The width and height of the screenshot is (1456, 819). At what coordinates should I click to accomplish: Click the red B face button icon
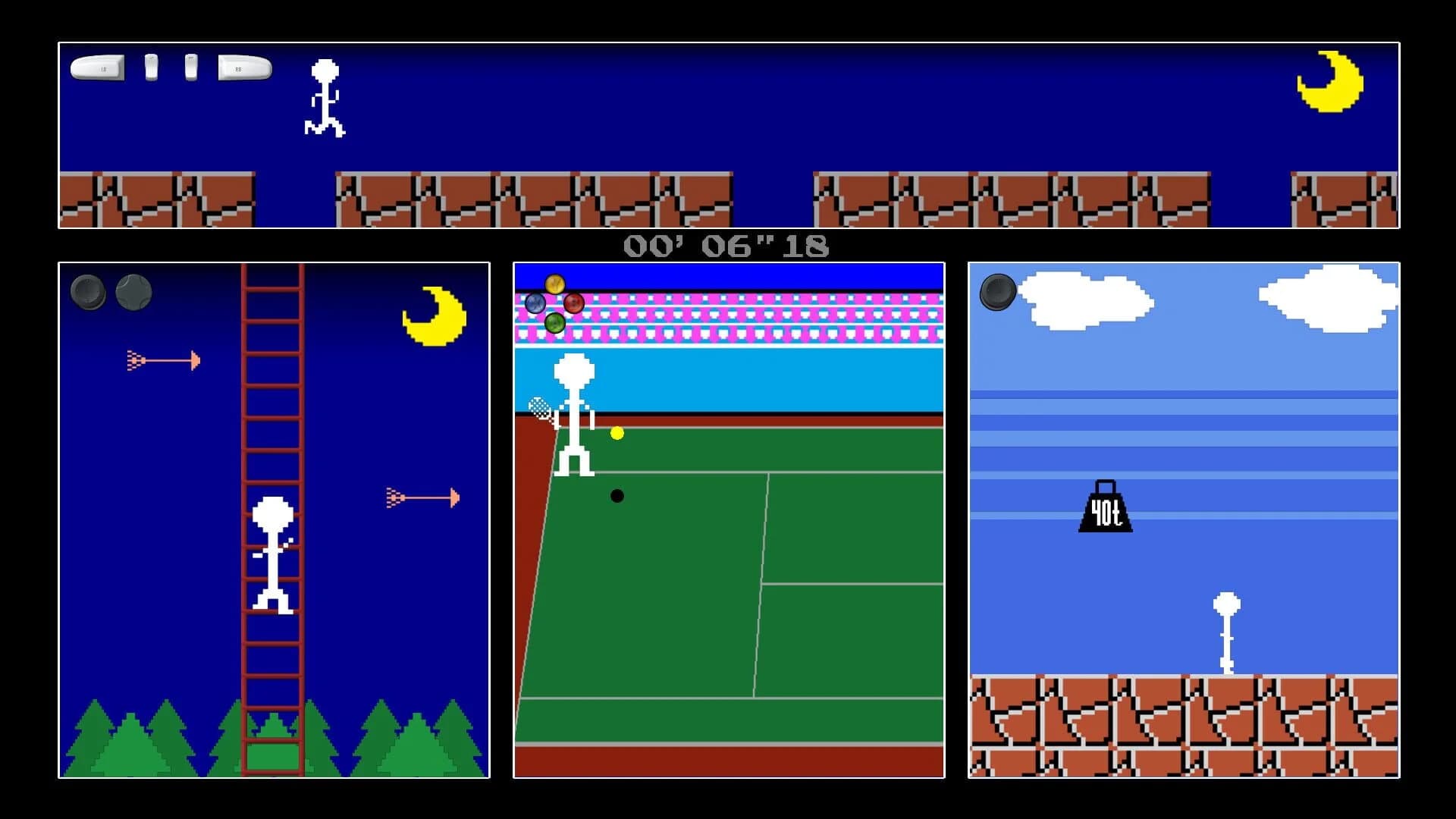(573, 303)
